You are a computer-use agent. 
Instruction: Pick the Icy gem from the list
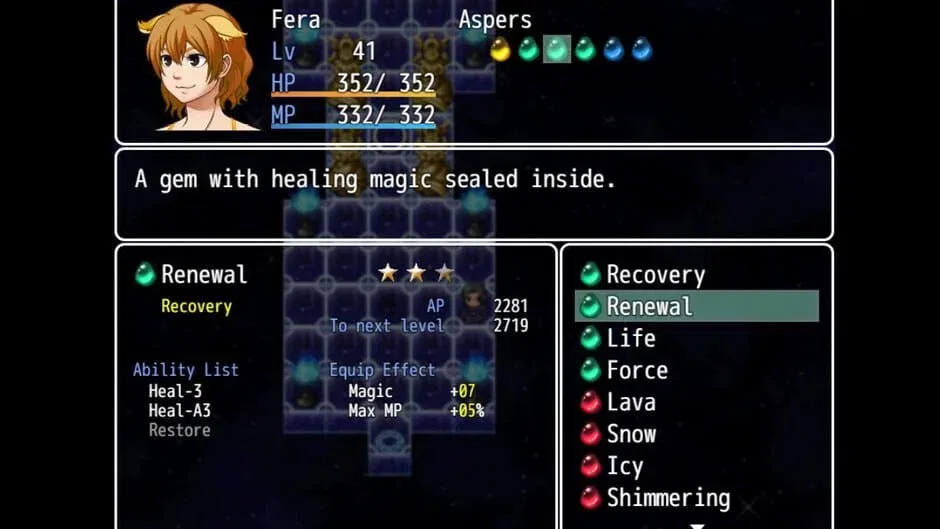[x=624, y=466]
